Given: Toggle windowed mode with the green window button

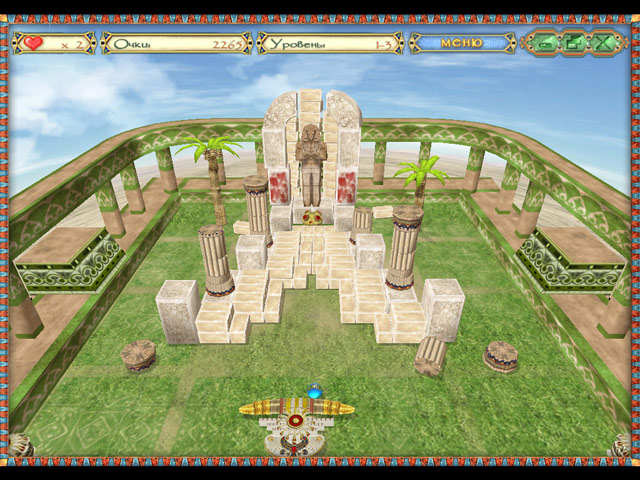Looking at the screenshot, I should 574,43.
